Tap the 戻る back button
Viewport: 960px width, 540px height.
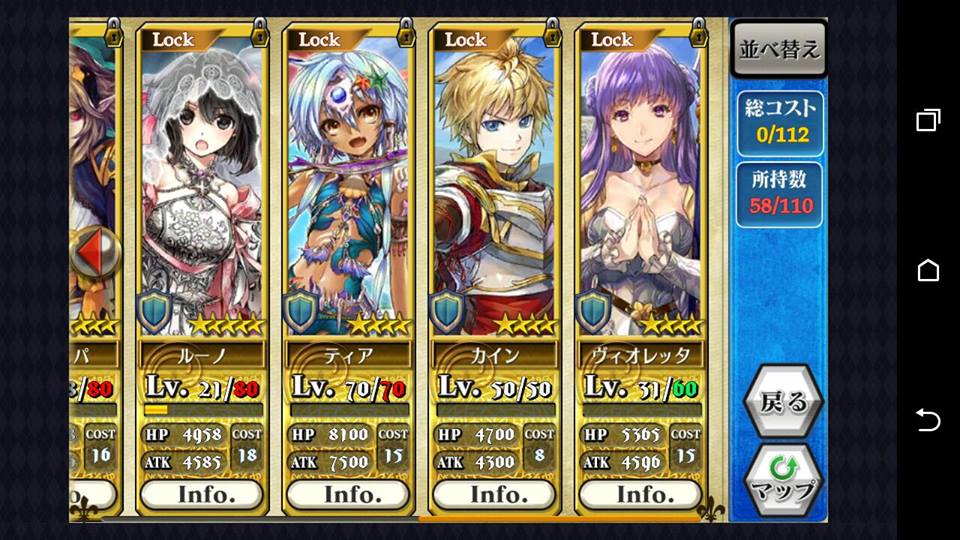pyautogui.click(x=782, y=403)
